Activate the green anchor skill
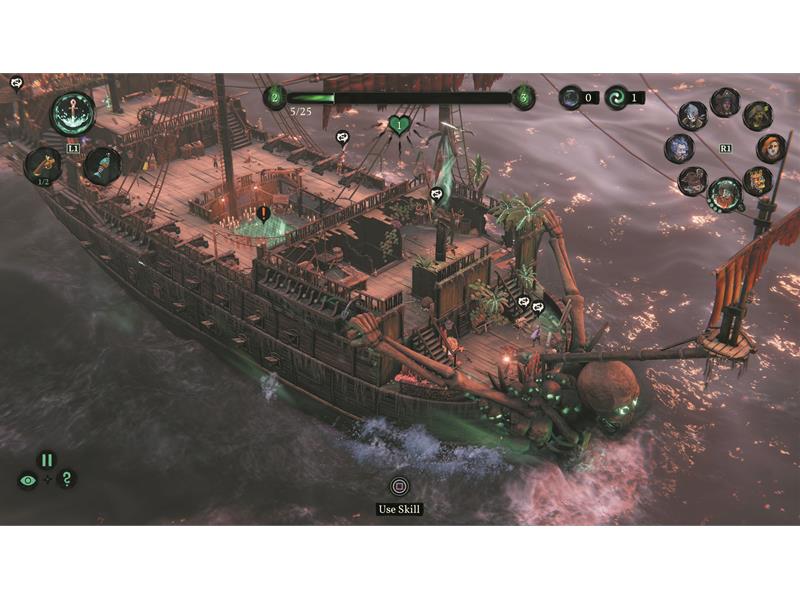The width and height of the screenshot is (800, 600). point(73,112)
